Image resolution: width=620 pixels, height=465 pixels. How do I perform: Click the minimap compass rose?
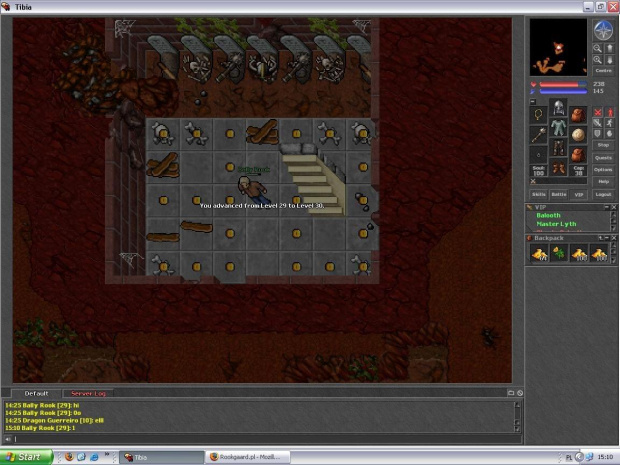click(603, 31)
